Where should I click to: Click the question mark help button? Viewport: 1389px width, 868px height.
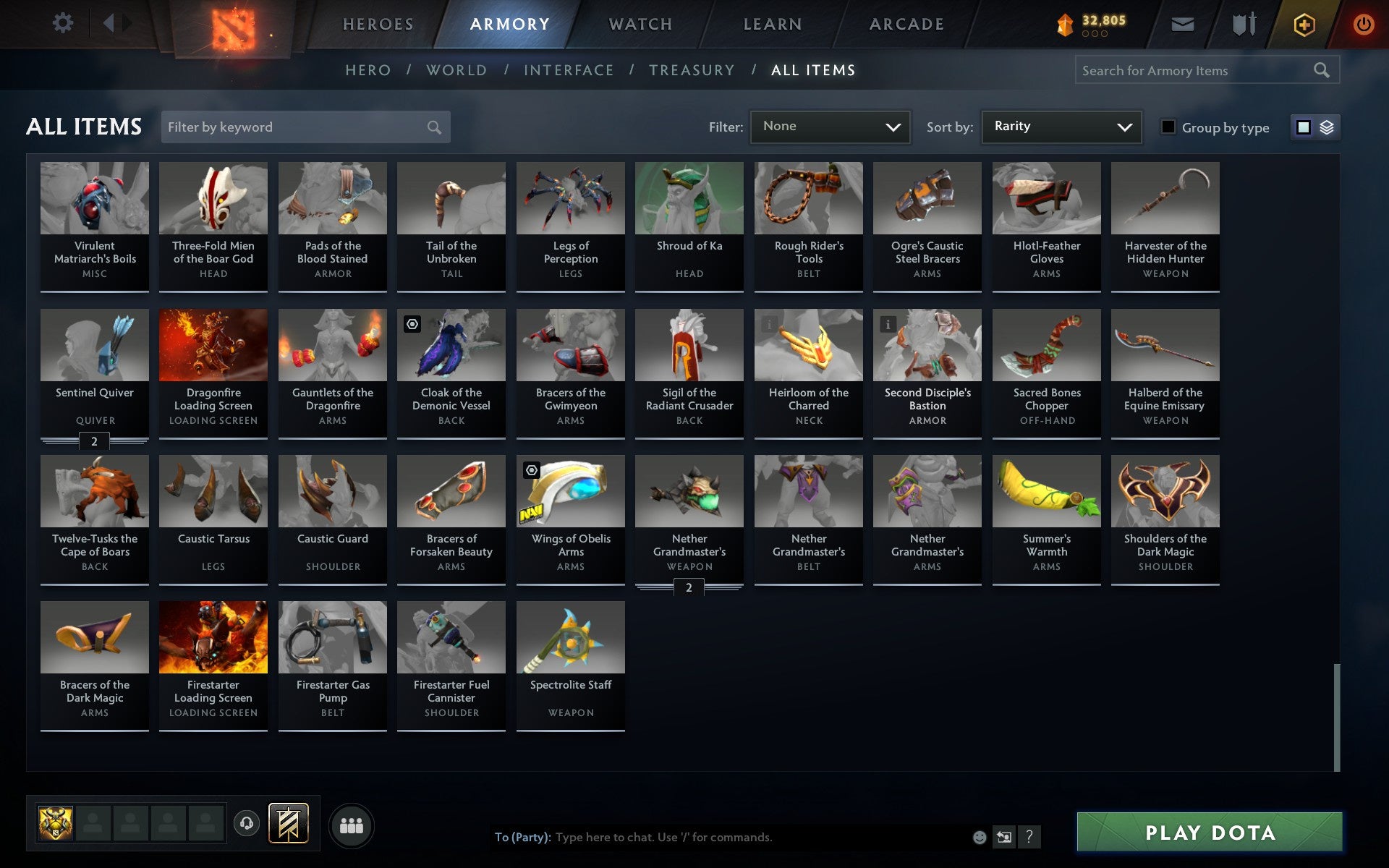(1028, 837)
